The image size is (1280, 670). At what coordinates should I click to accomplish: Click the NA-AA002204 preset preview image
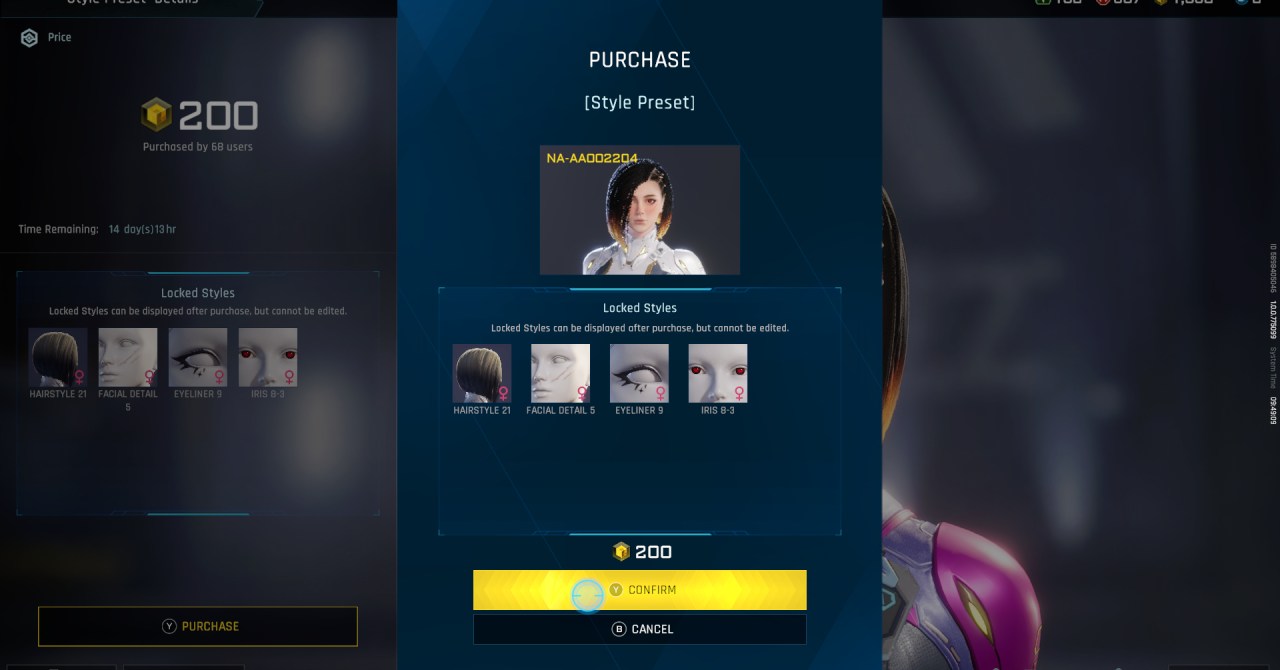640,210
